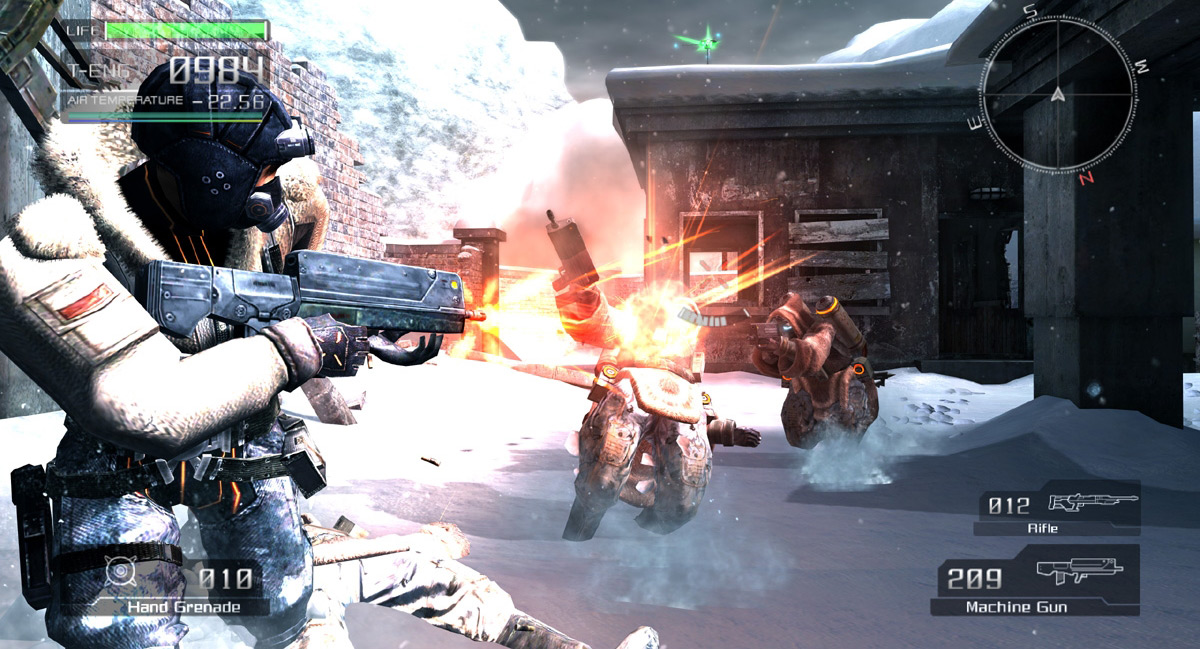Screen dimensions: 1200x649
Task: Click the circular compass radar
Action: [x=1058, y=95]
